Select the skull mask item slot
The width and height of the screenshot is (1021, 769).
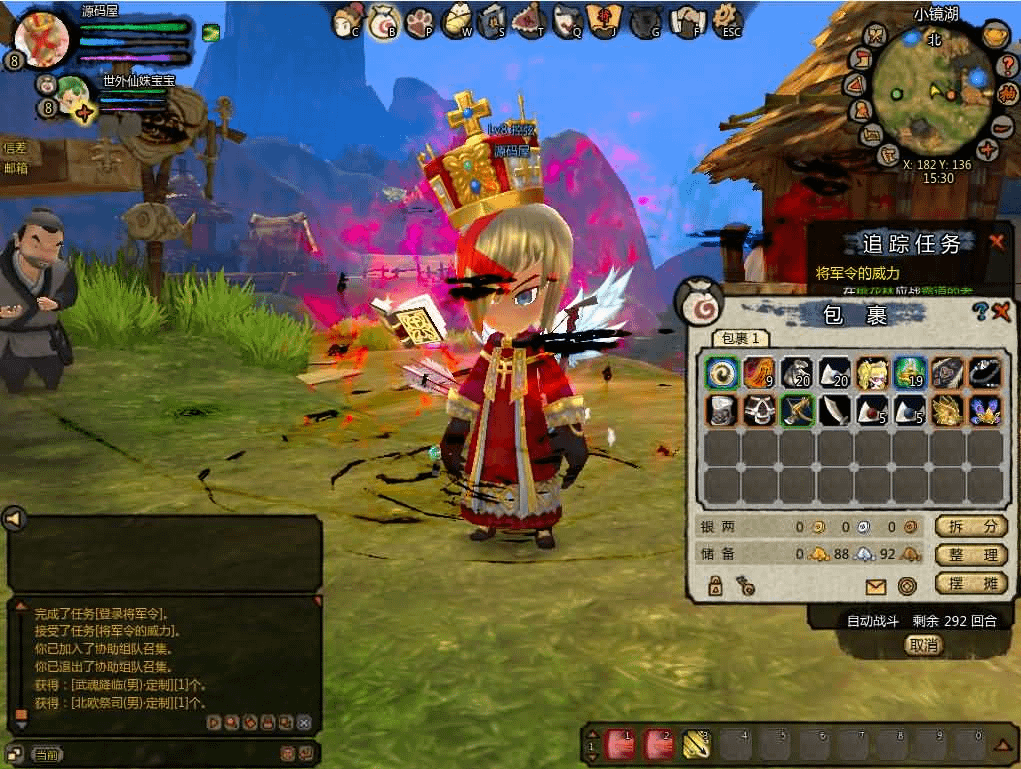point(759,410)
